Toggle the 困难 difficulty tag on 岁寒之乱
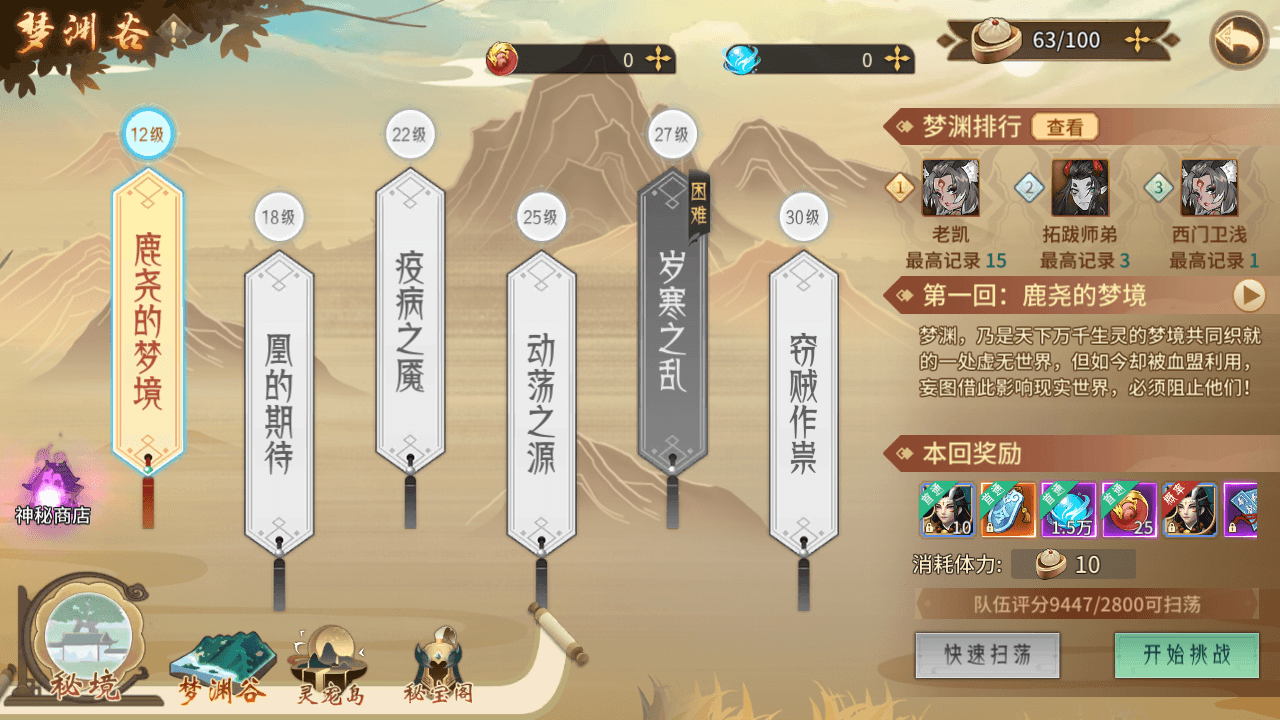 coord(697,209)
